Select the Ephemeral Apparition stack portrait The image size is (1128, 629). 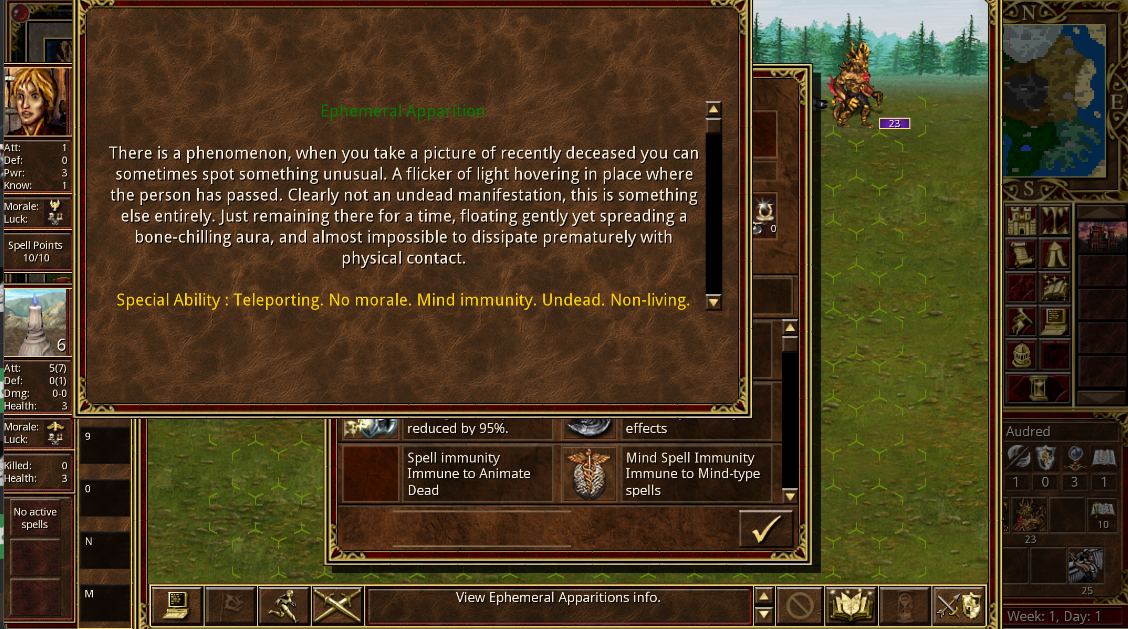point(38,322)
